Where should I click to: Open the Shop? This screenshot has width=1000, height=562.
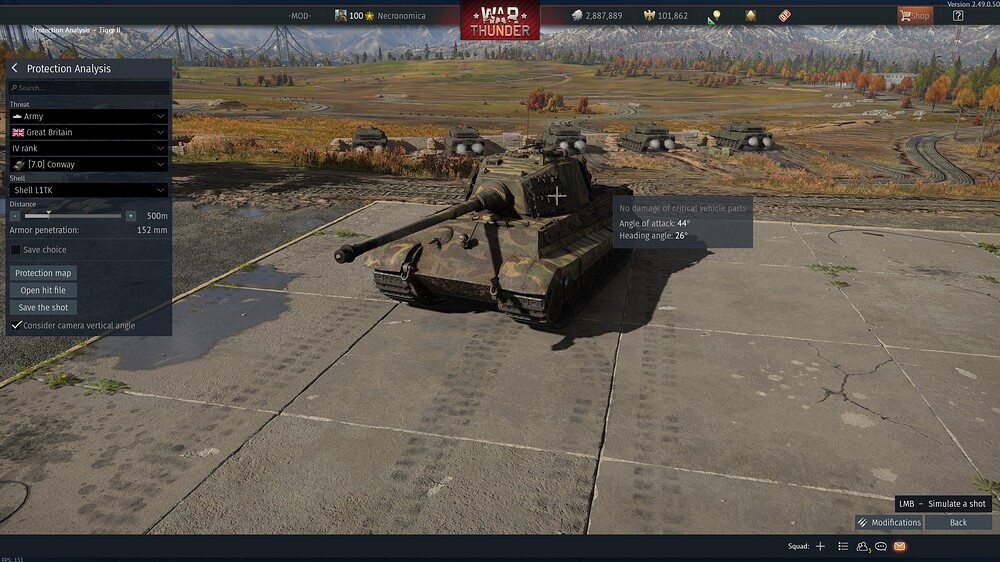coord(914,15)
